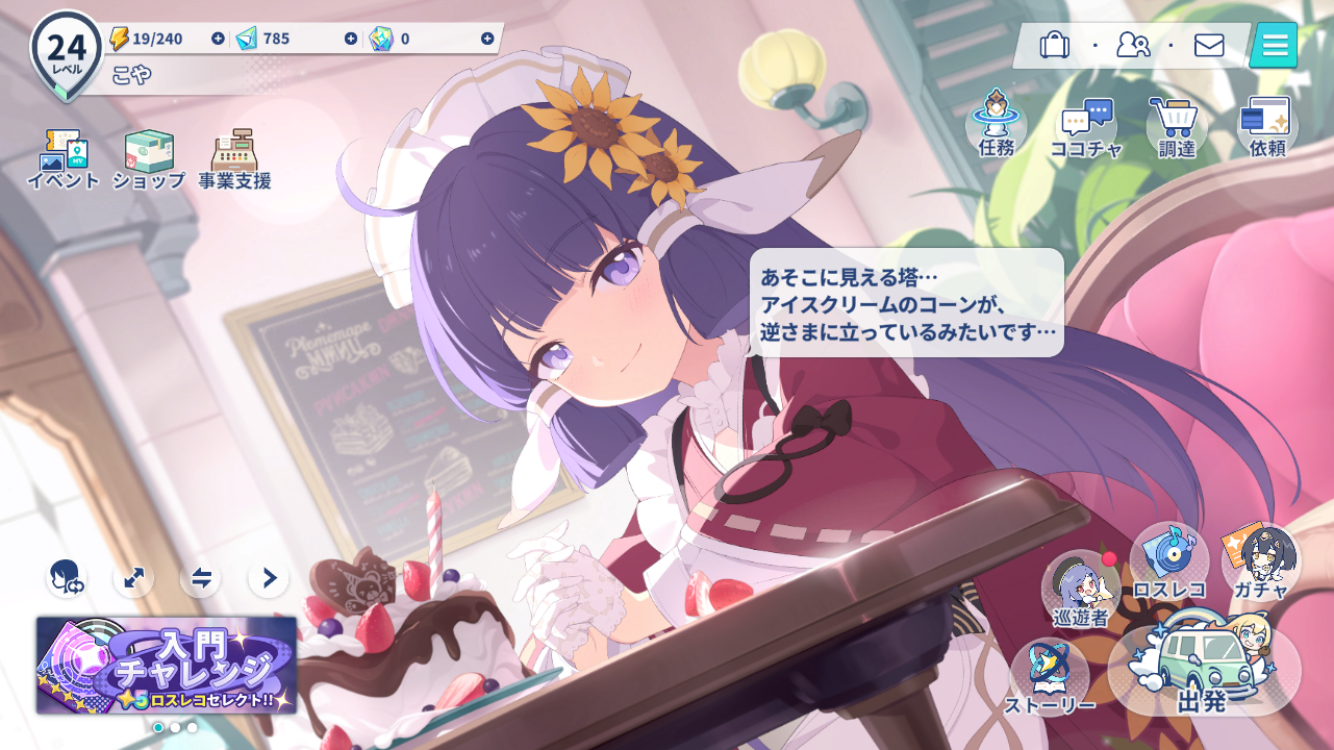Open the ショップ shop

pyautogui.click(x=149, y=158)
